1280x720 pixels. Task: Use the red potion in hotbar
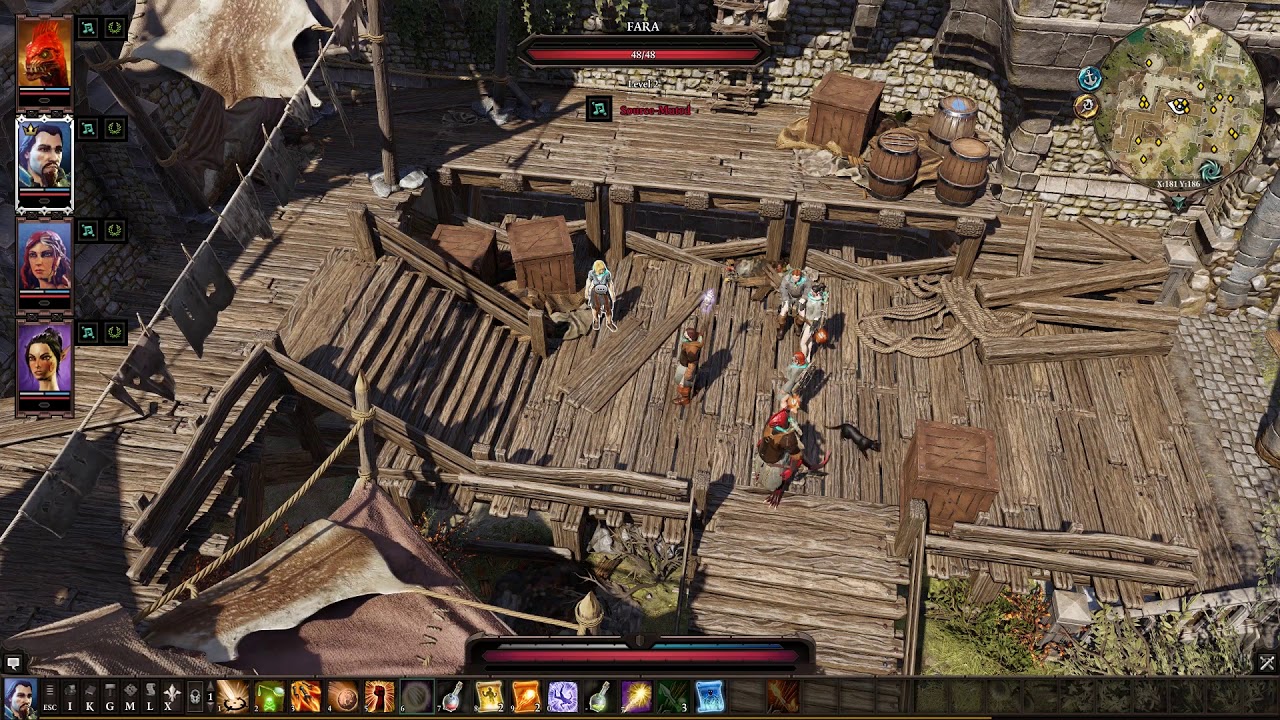point(453,696)
